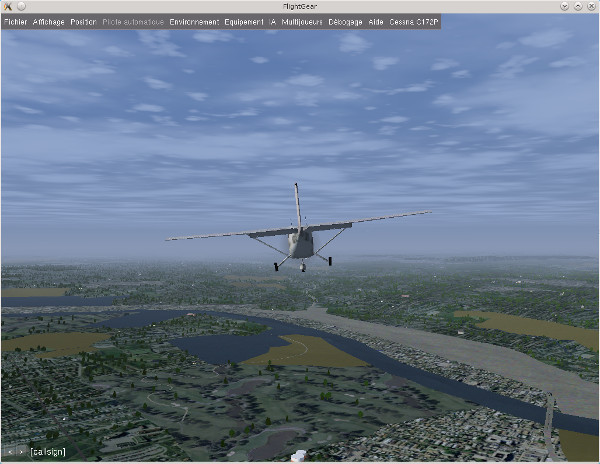Open the Environnement menu
Viewport: 600px width, 464px height.
194,21
